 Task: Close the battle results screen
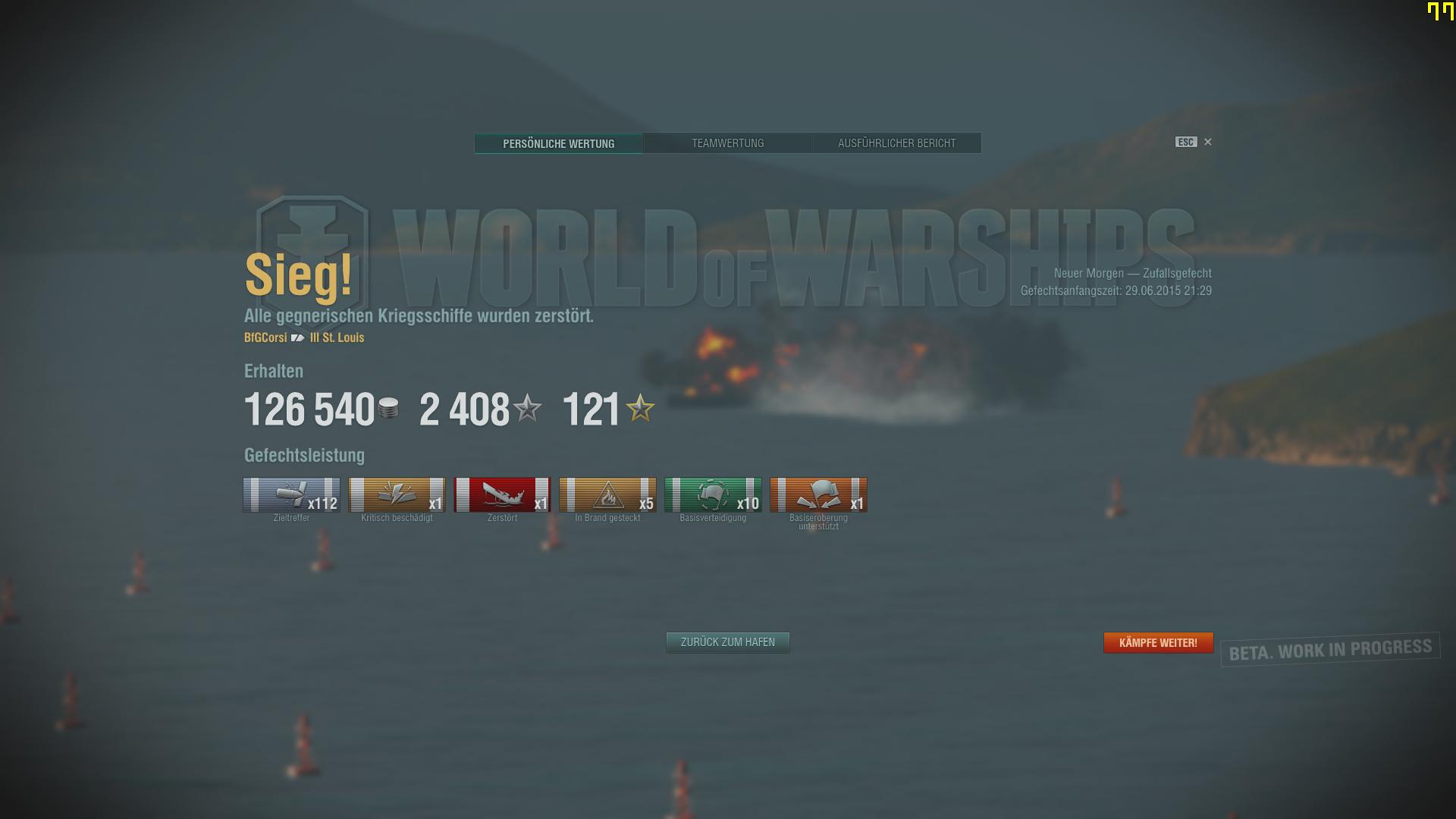click(1207, 142)
